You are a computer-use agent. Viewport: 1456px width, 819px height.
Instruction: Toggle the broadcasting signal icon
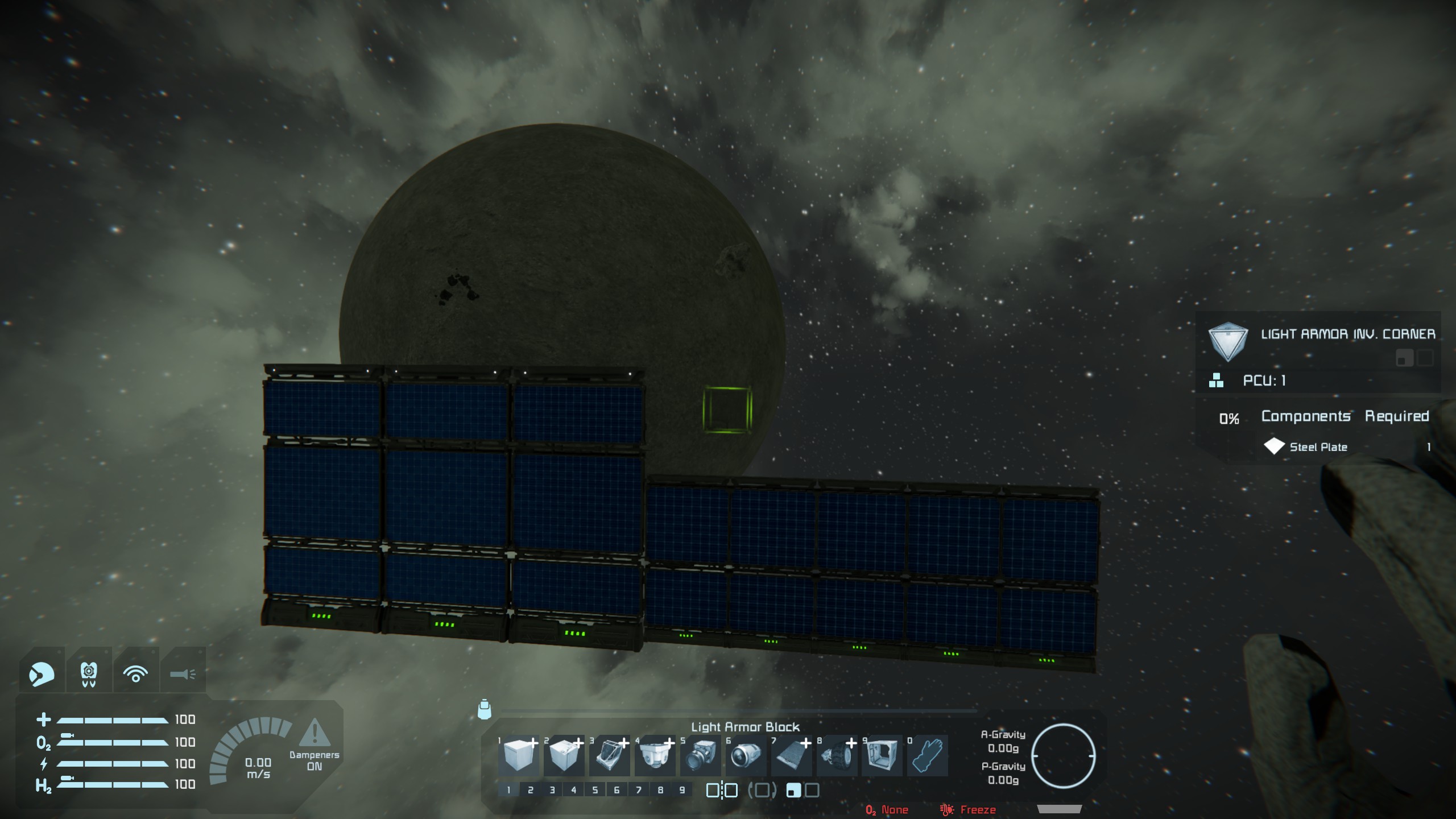pyautogui.click(x=135, y=674)
